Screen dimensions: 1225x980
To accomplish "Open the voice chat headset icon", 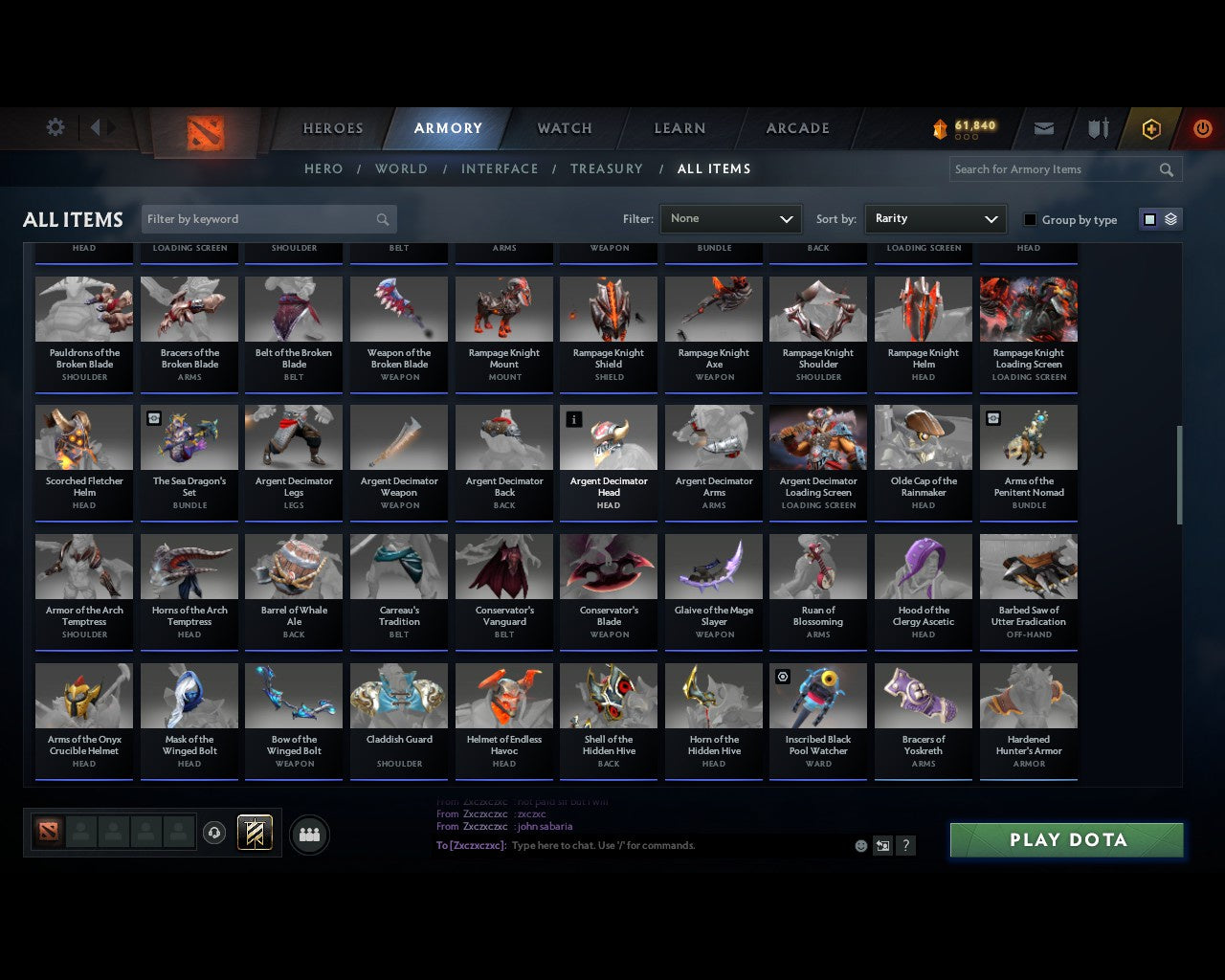I will click(215, 832).
